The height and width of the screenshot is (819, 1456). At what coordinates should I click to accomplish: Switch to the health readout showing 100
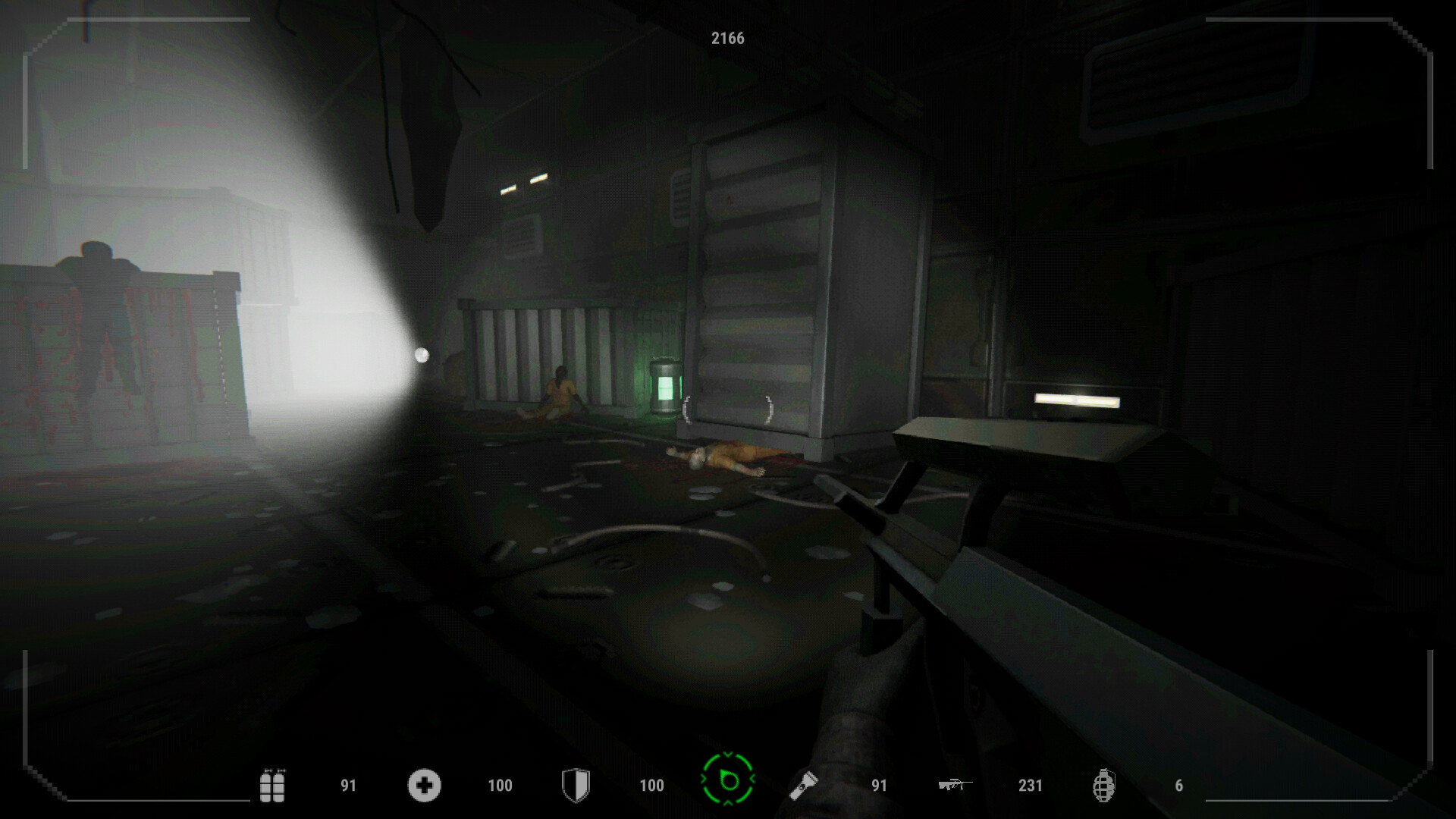(500, 787)
